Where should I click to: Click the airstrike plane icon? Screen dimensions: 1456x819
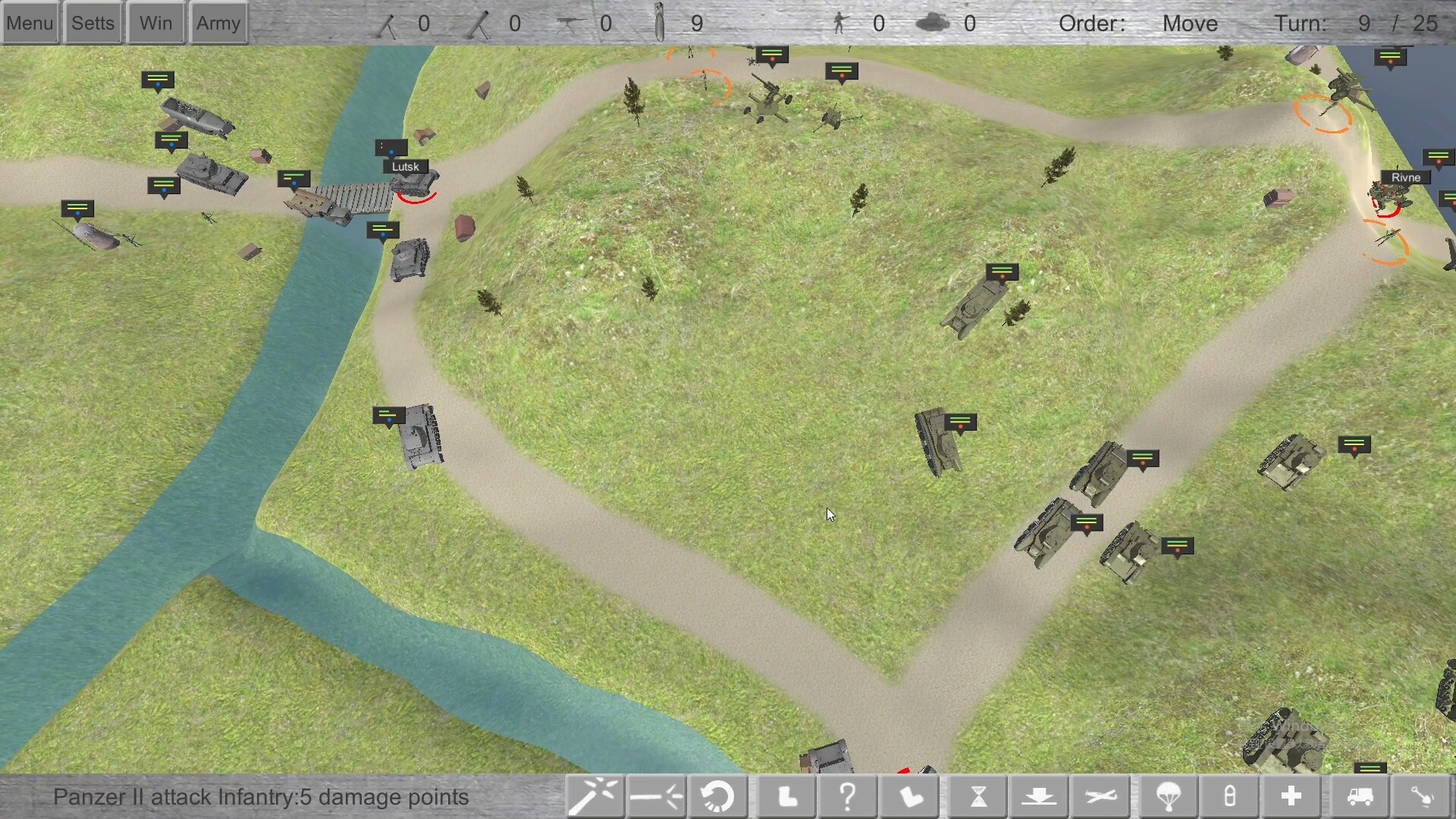point(1101,796)
